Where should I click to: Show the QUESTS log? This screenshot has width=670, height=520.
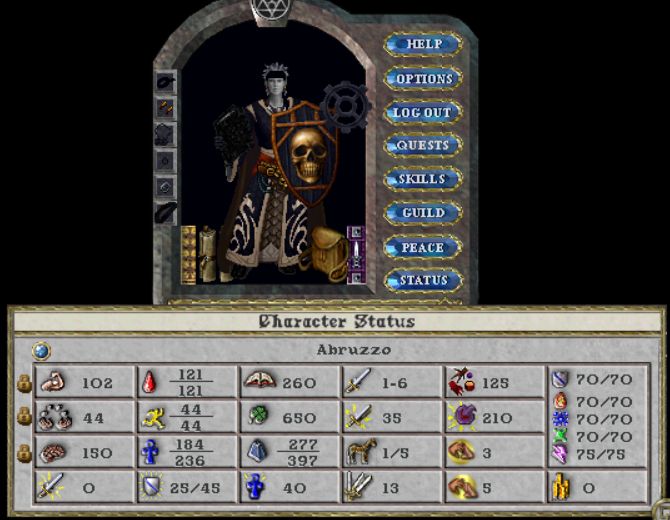[x=423, y=146]
